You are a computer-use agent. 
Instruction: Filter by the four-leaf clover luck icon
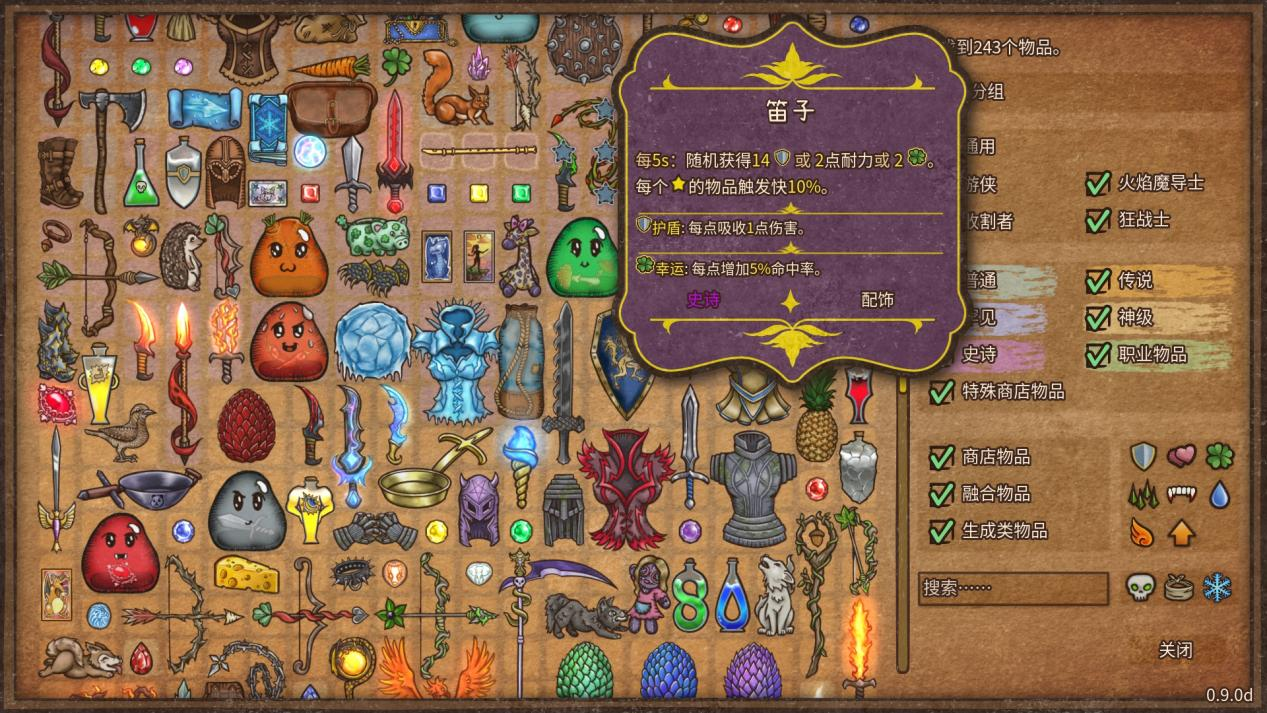(1219, 456)
